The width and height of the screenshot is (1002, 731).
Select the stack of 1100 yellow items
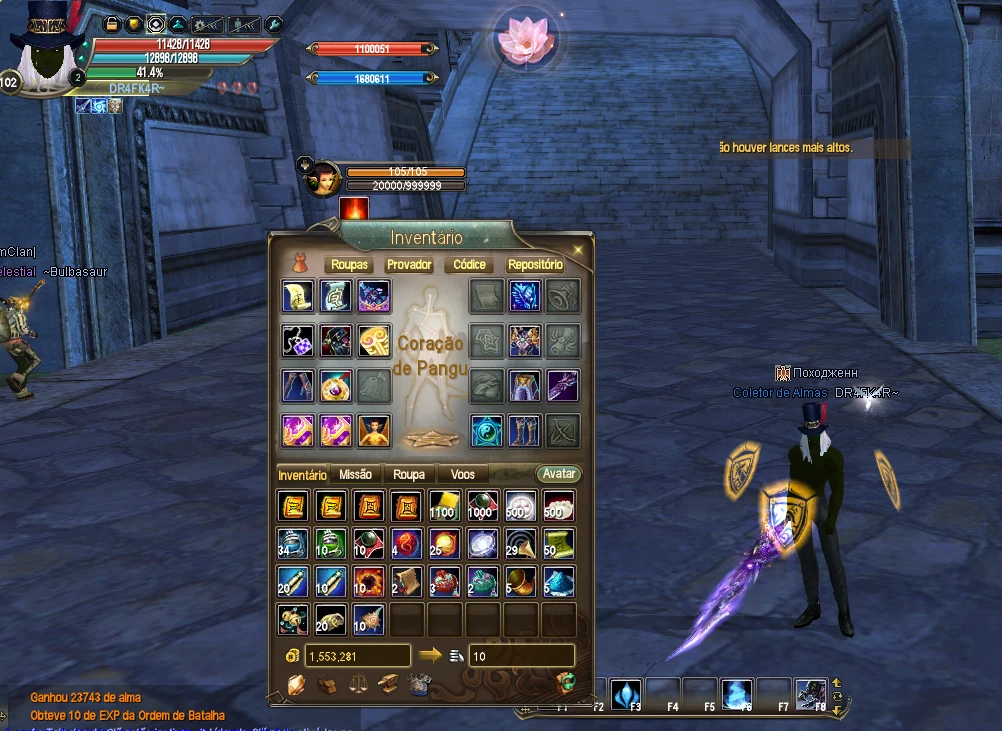click(x=444, y=506)
